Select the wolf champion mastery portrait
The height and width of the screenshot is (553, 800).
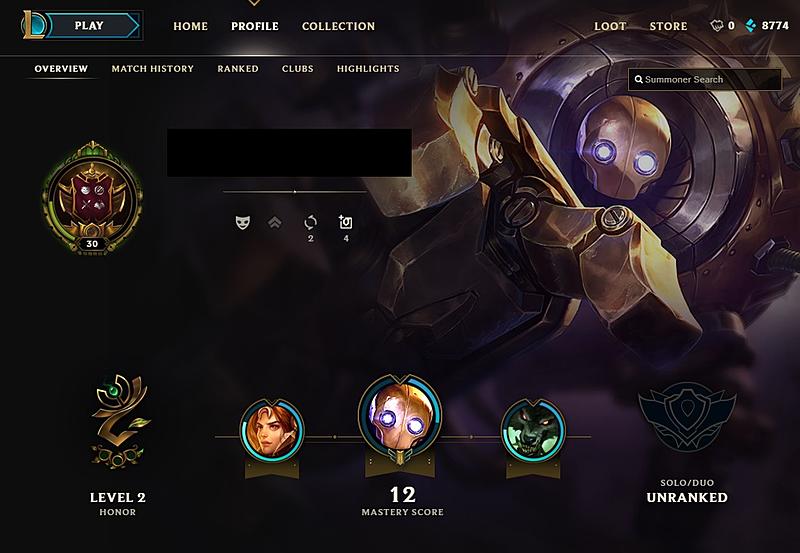click(x=533, y=431)
